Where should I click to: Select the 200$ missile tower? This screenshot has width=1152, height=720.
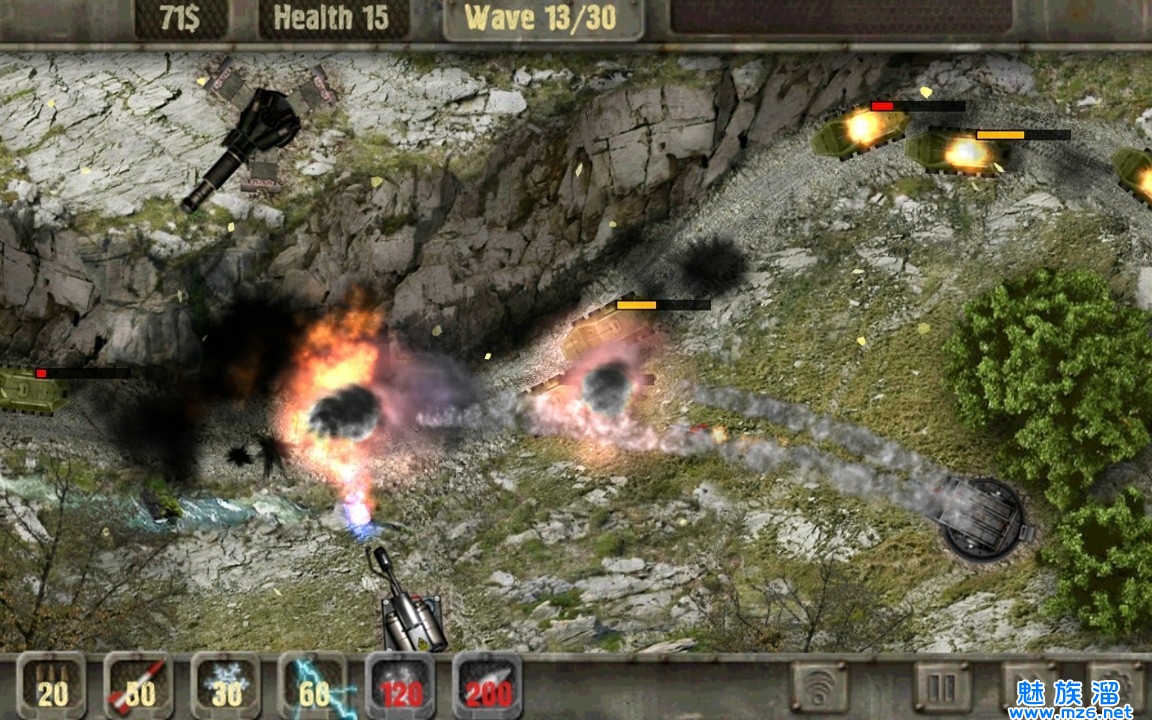click(487, 686)
